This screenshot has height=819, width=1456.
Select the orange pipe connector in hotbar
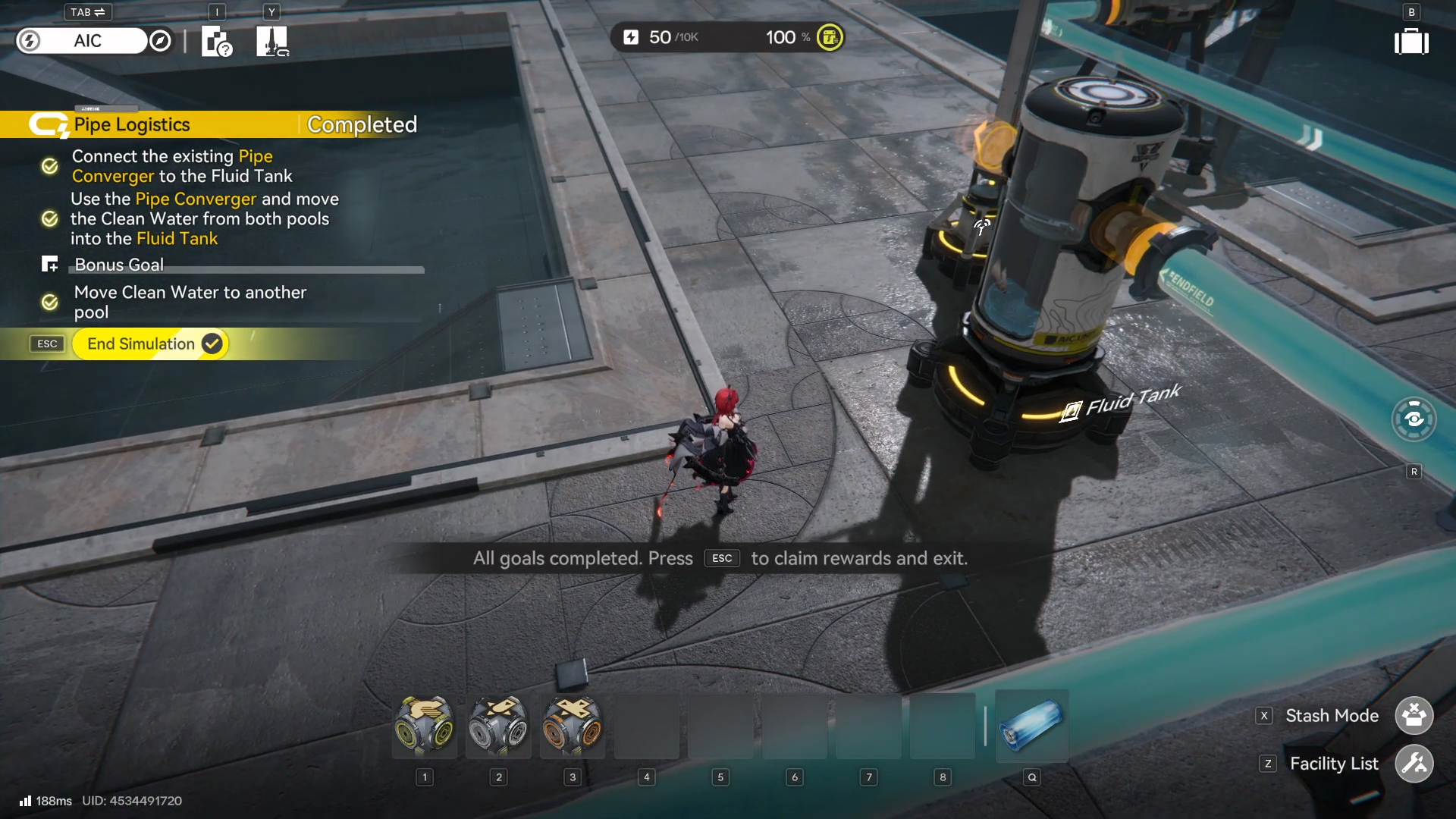click(x=573, y=726)
